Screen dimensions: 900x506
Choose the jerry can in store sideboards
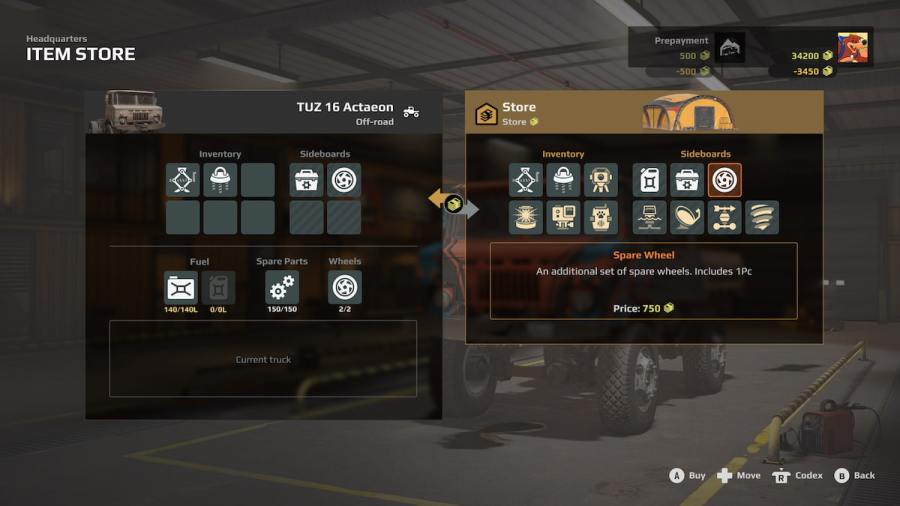coord(650,180)
